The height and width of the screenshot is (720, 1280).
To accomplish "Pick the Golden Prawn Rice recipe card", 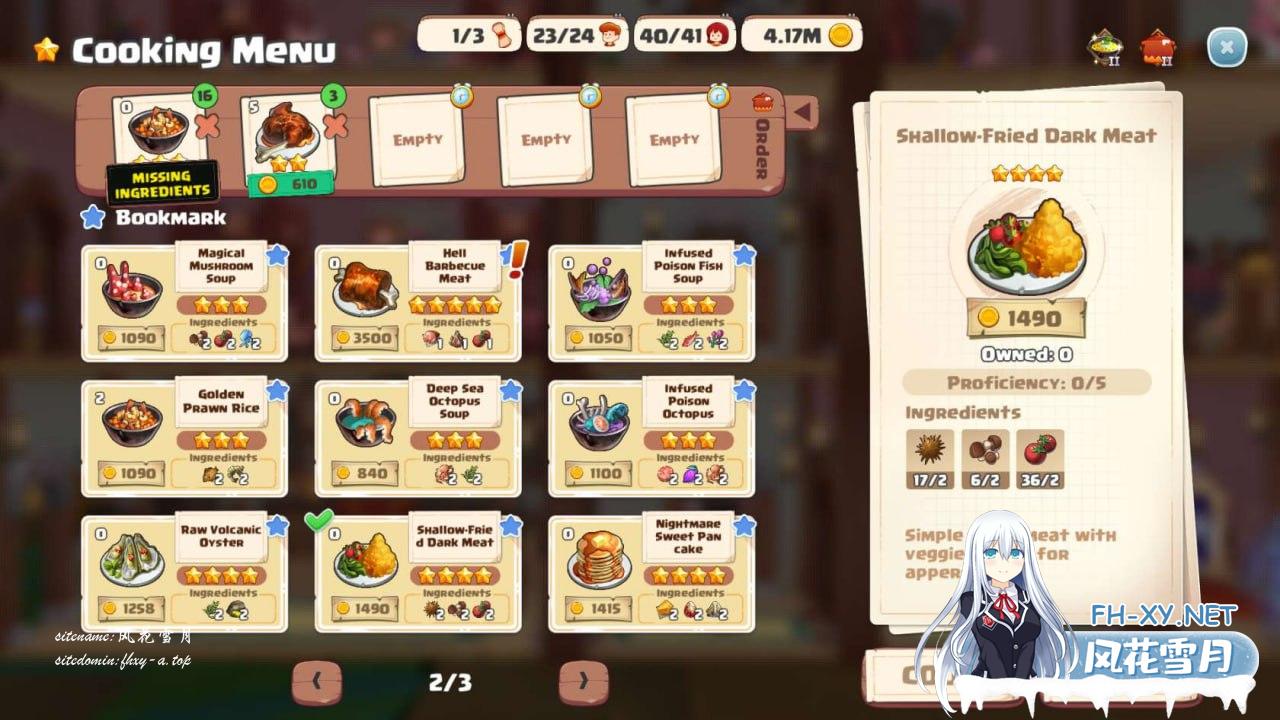I will (x=184, y=438).
